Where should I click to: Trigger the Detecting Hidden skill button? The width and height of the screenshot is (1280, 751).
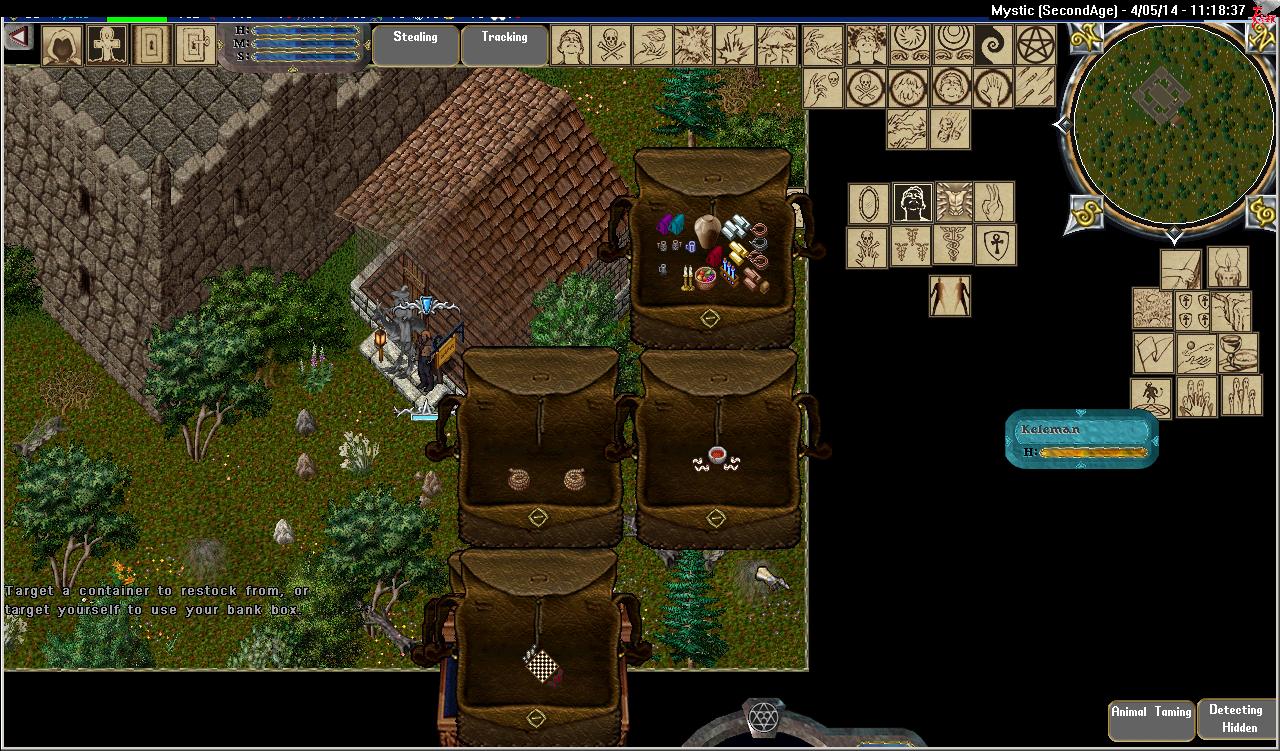pos(1236,719)
